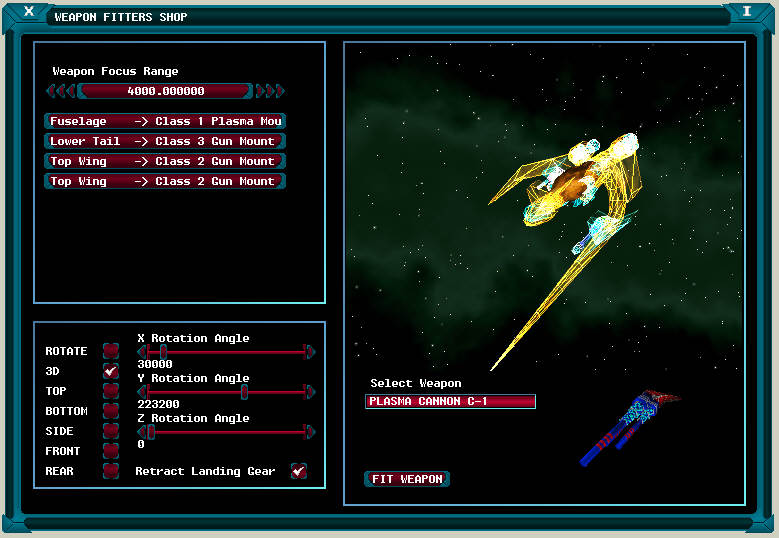Activate the REAR view checkbox

coord(111,471)
